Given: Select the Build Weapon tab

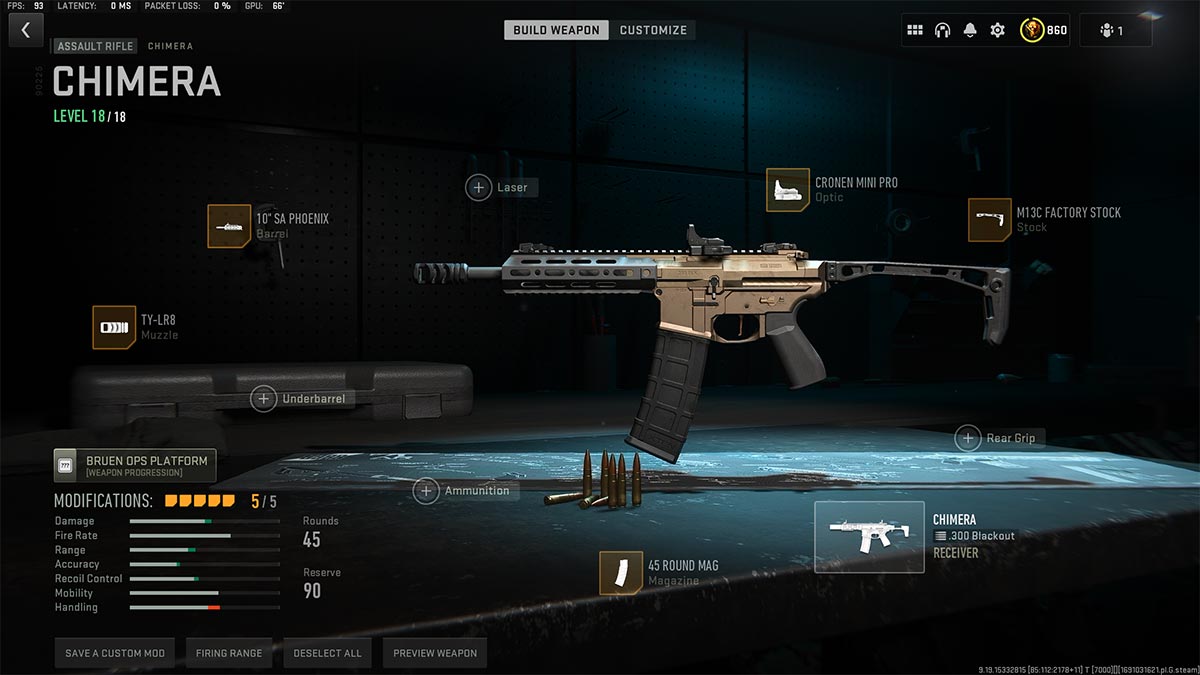Looking at the screenshot, I should 556,30.
